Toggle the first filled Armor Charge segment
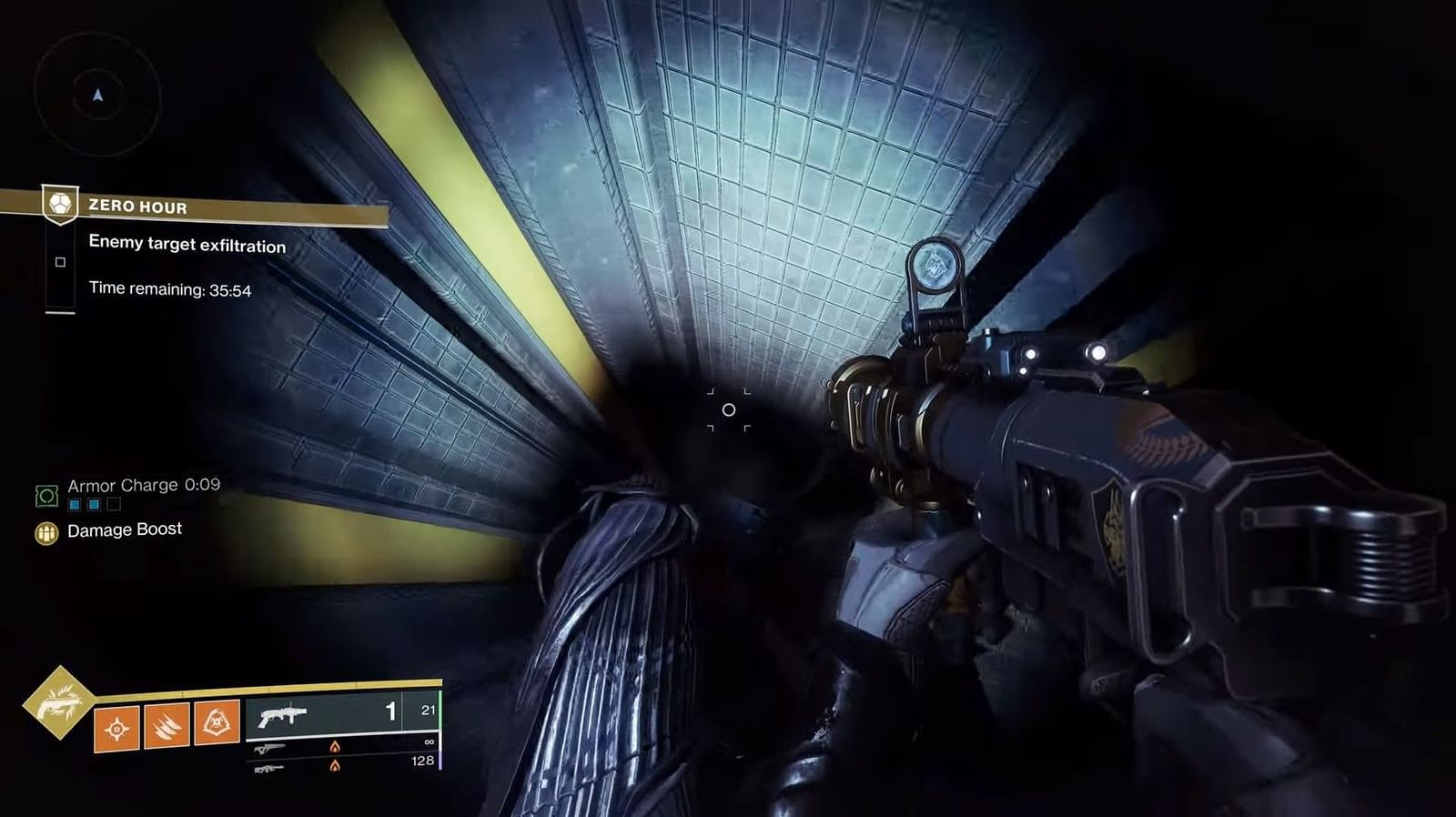Viewport: 1456px width, 817px height. [74, 505]
